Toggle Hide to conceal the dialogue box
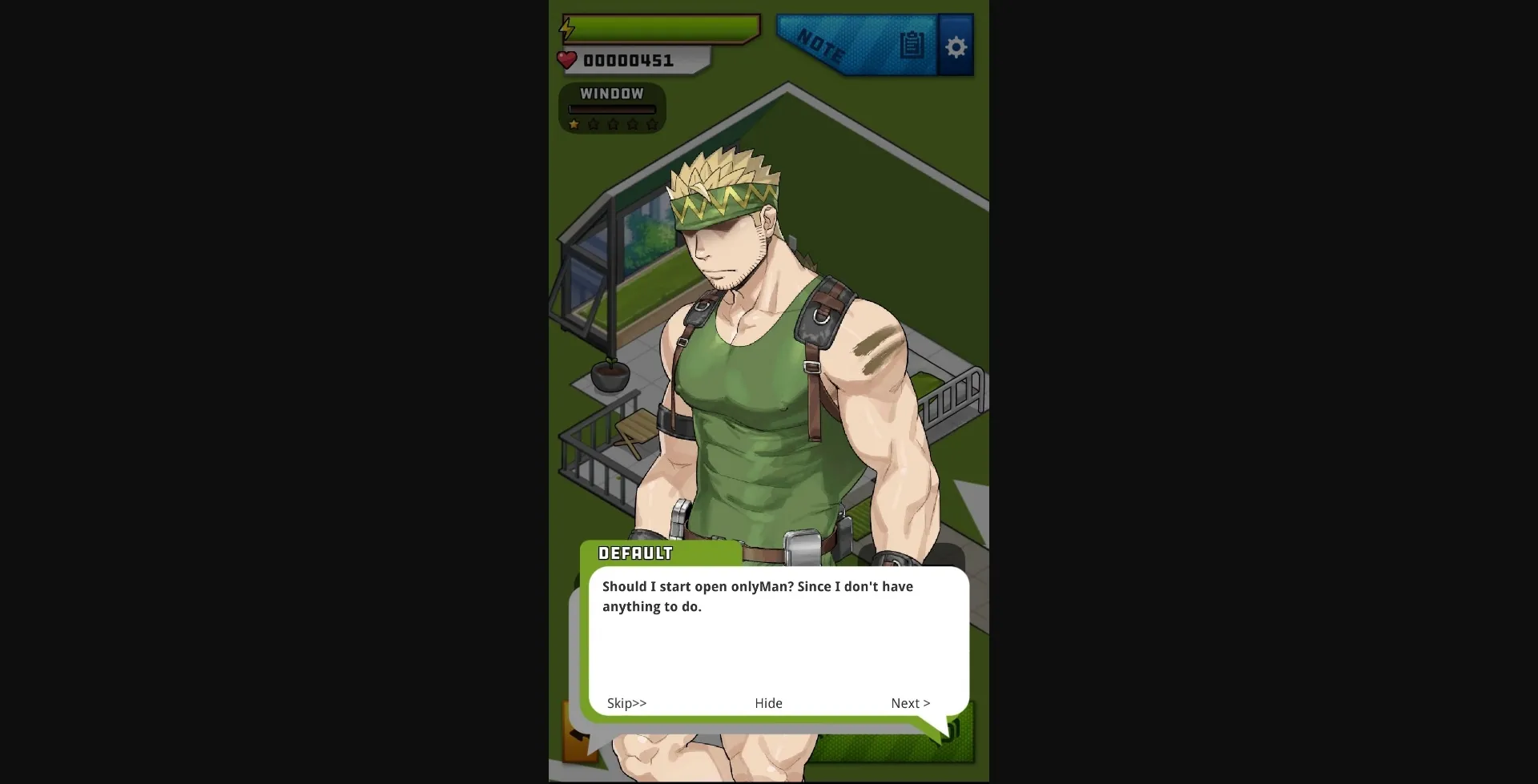The image size is (1538, 784). pyautogui.click(x=767, y=703)
